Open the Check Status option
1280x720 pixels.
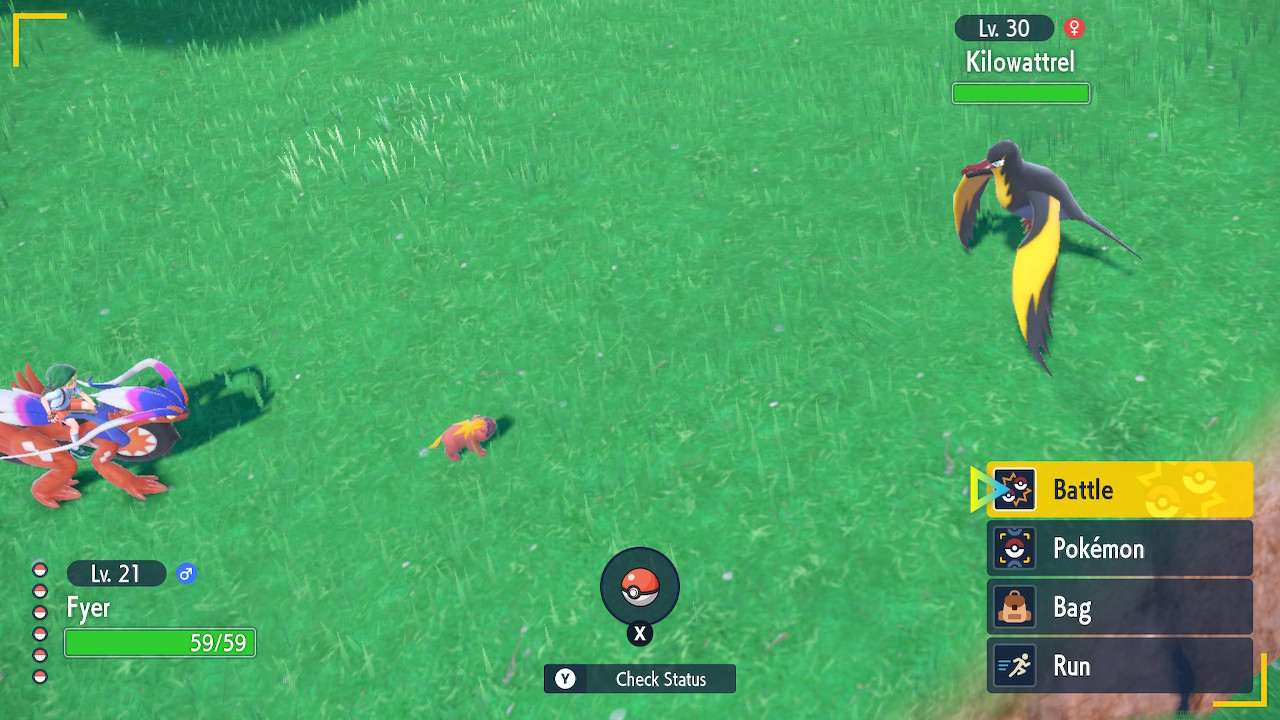[x=640, y=679]
